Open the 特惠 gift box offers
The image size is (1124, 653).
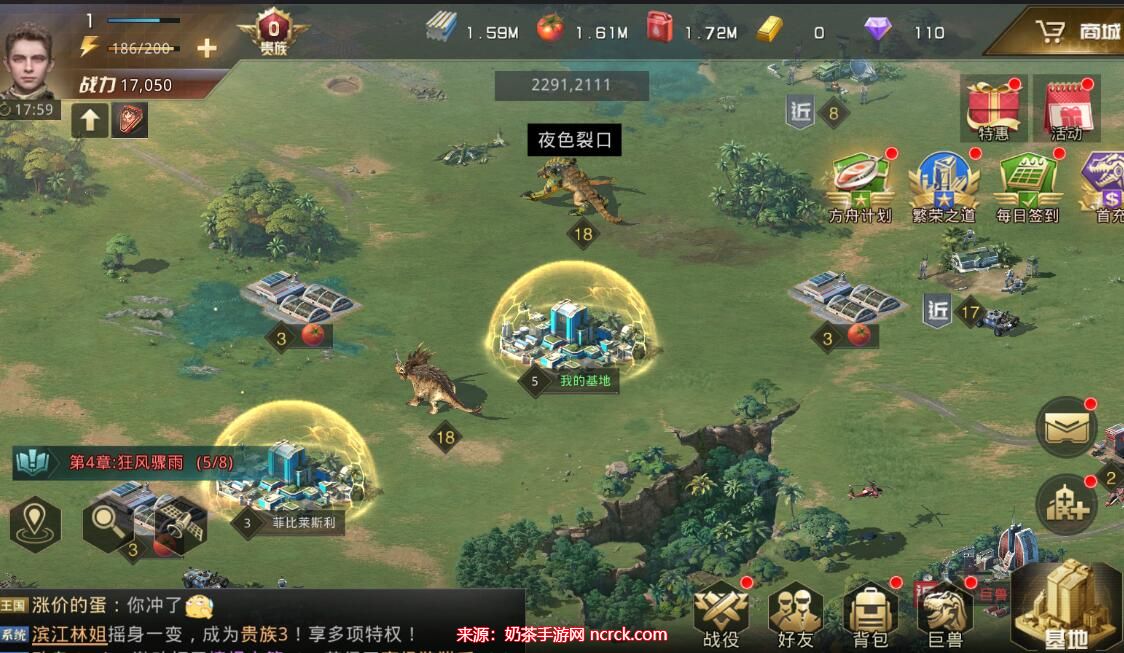pos(993,108)
